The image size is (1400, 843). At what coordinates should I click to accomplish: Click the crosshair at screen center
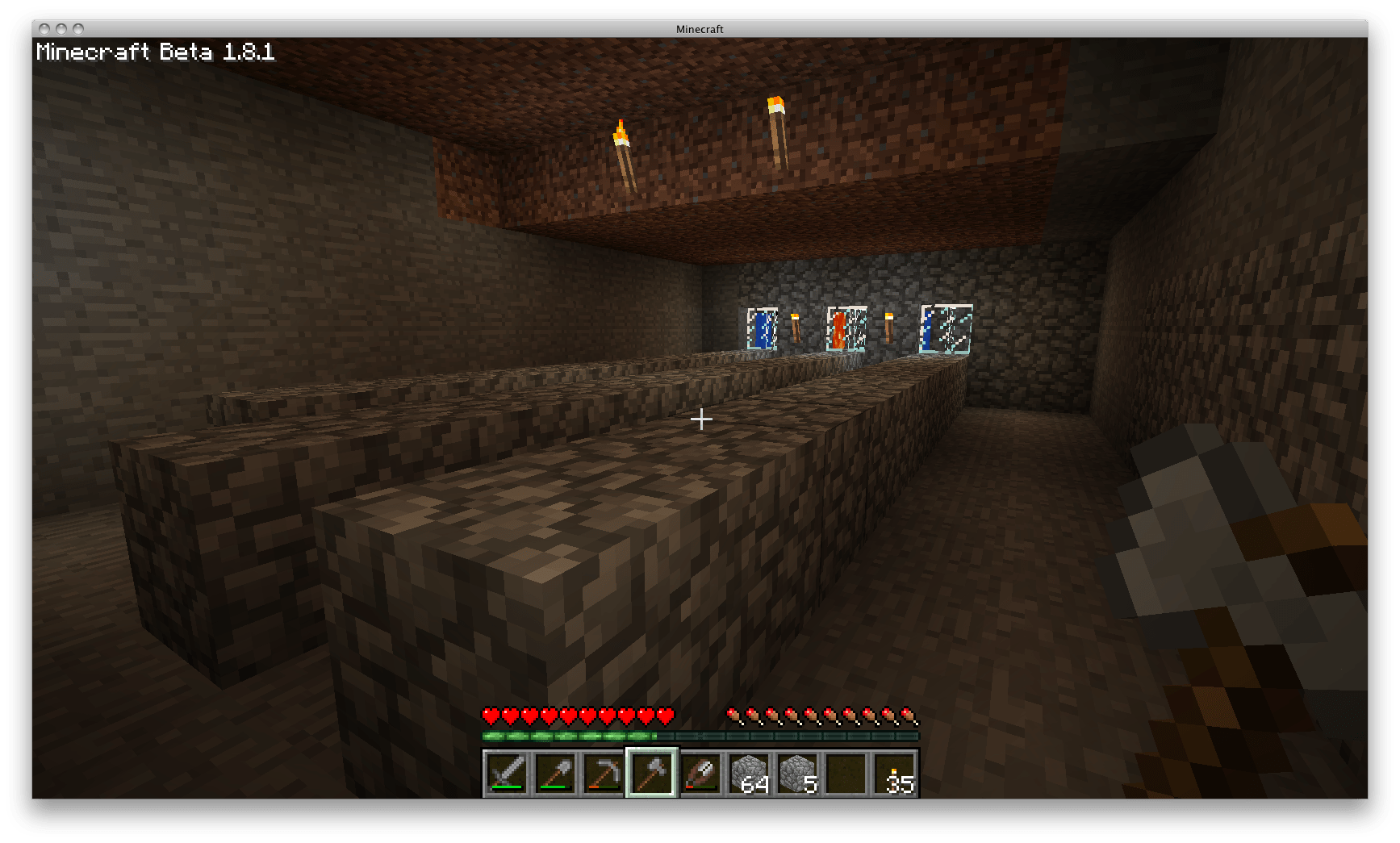[700, 420]
